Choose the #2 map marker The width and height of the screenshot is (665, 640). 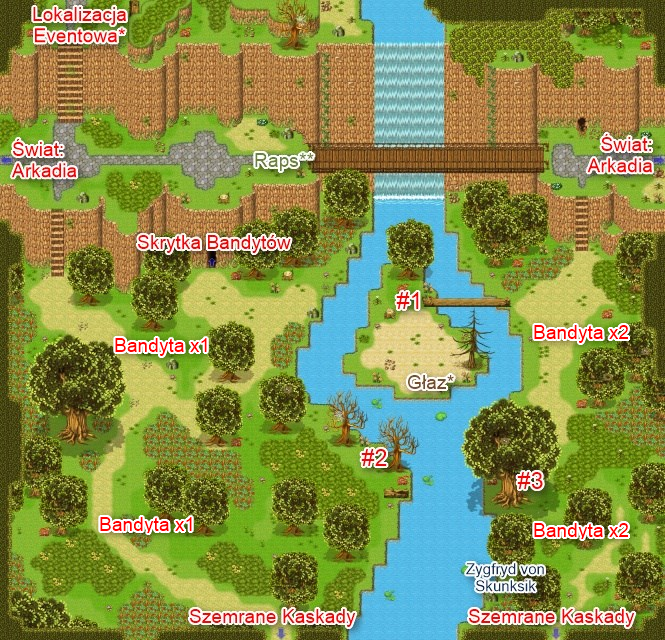pyautogui.click(x=373, y=458)
